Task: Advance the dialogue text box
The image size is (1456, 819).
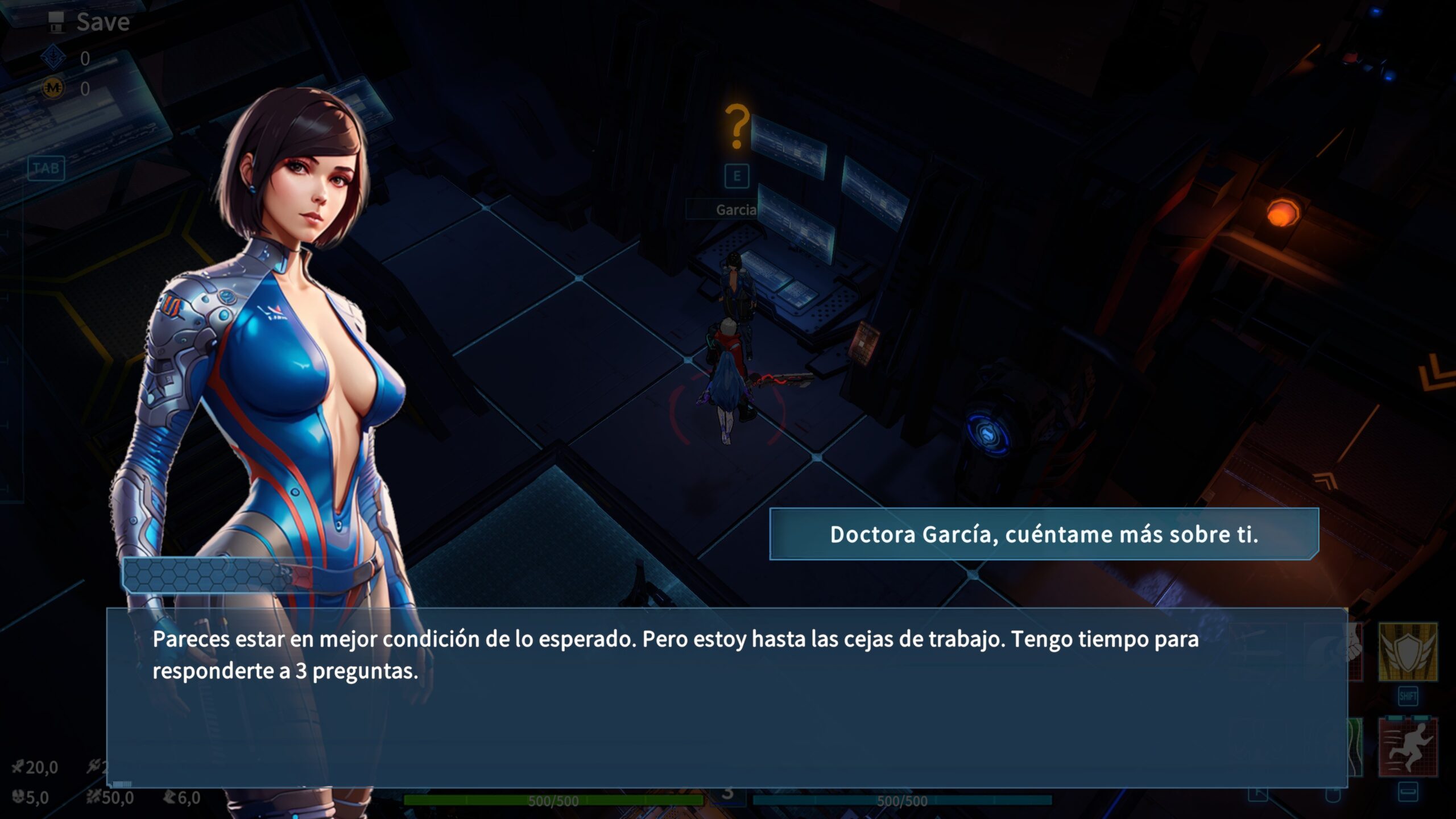Action: click(726, 697)
